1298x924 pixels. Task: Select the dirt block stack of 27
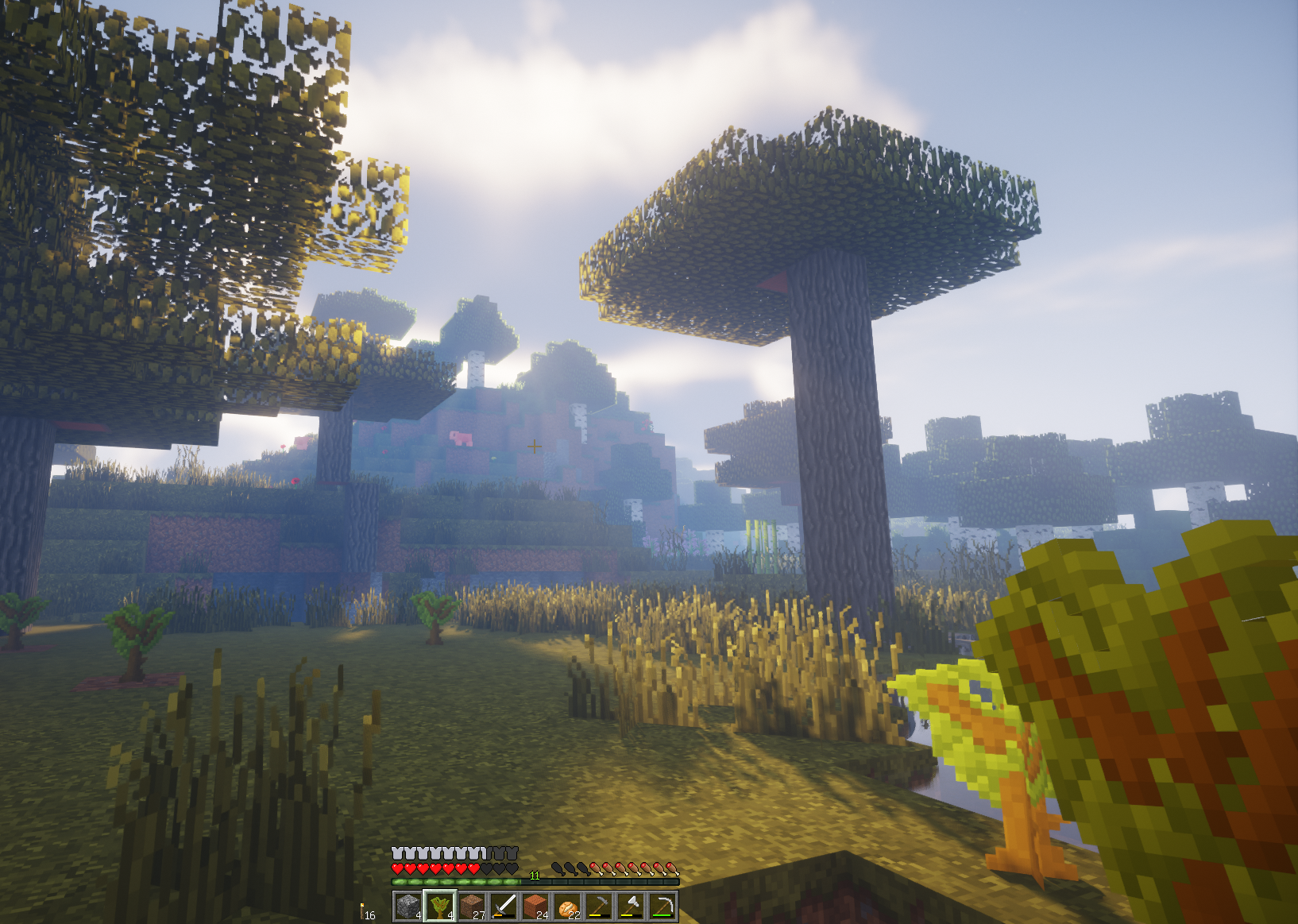tap(472, 906)
